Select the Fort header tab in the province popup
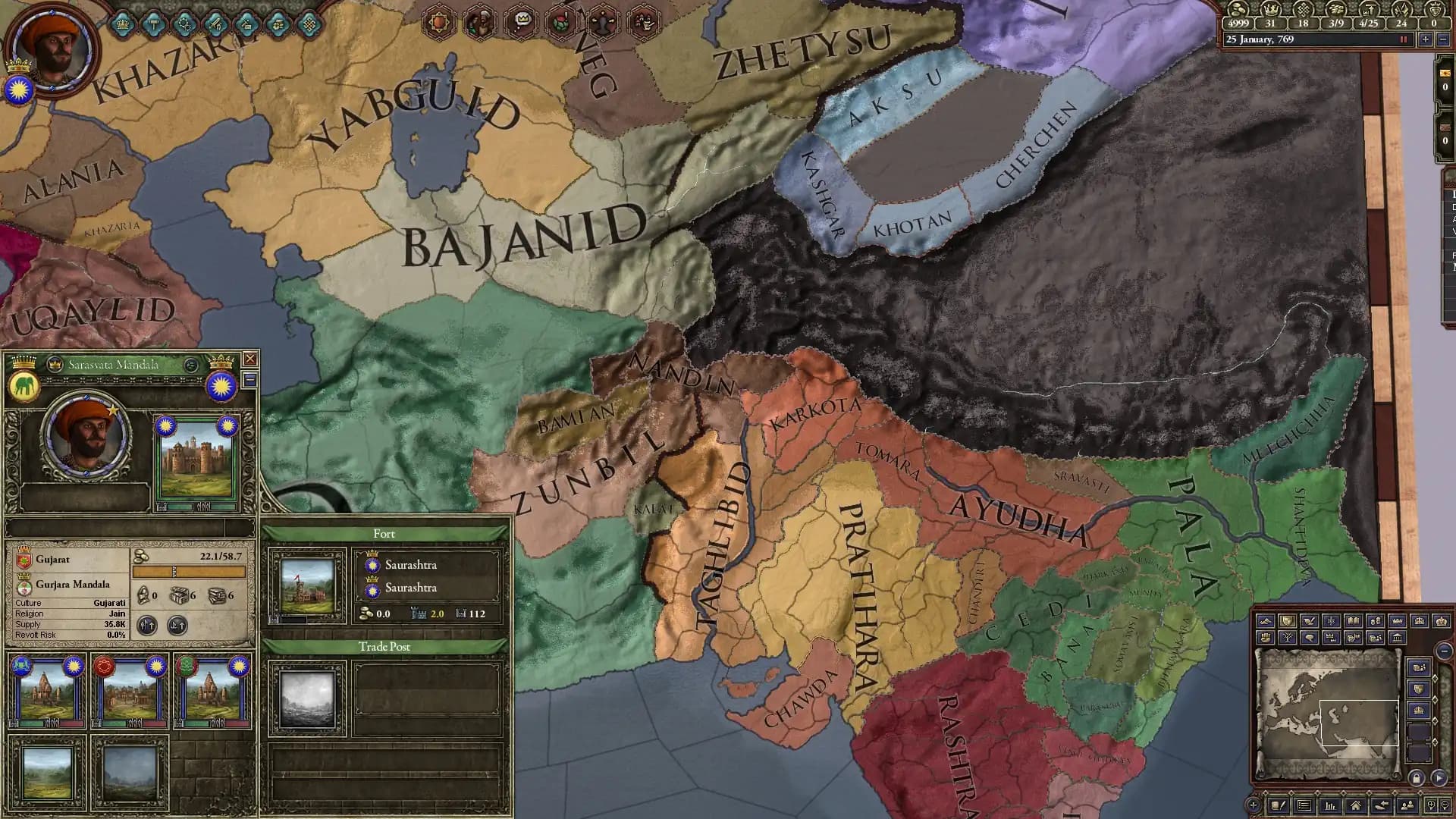Screen dimensions: 1456x819 point(385,534)
